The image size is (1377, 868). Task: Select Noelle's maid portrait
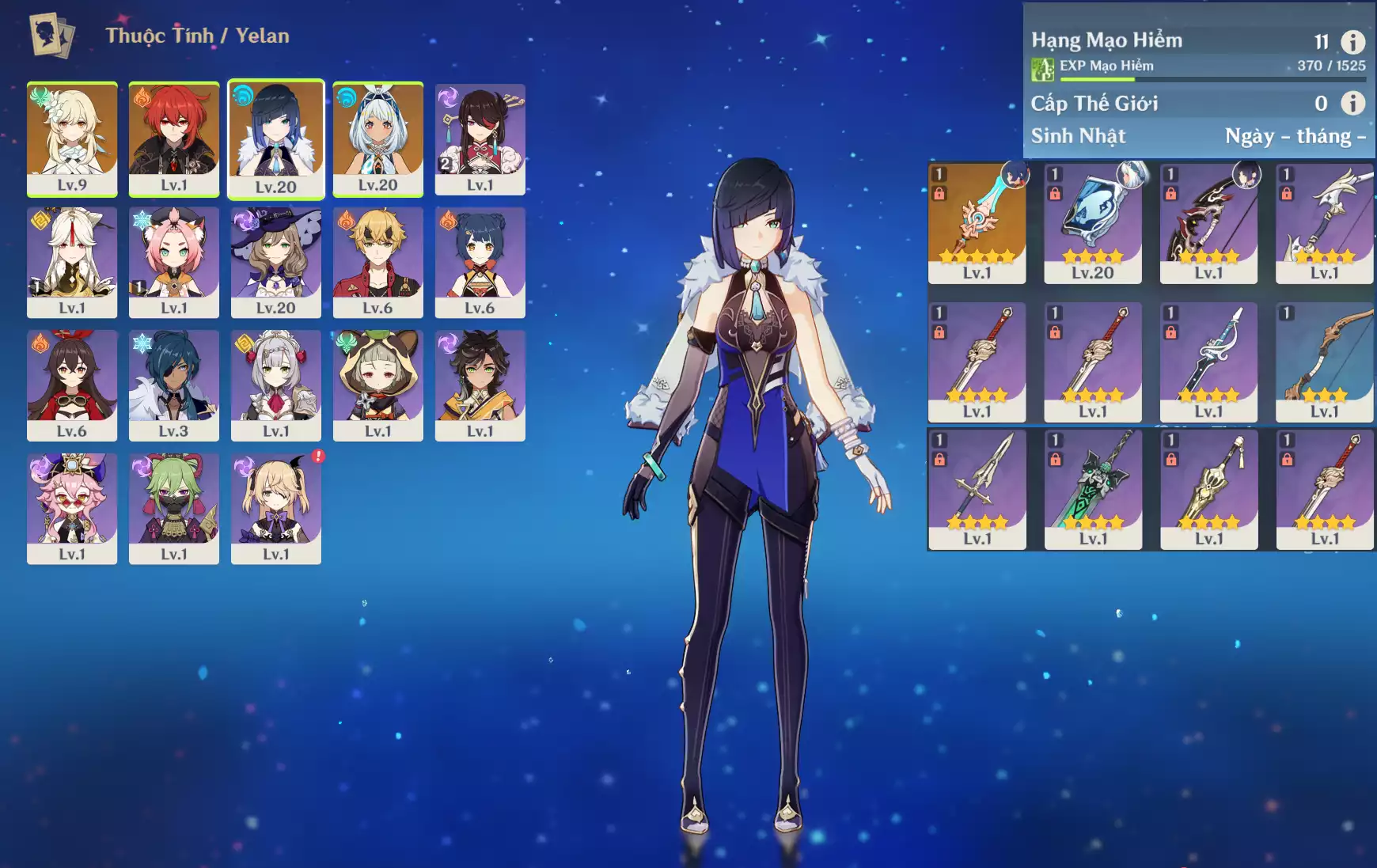click(x=276, y=385)
